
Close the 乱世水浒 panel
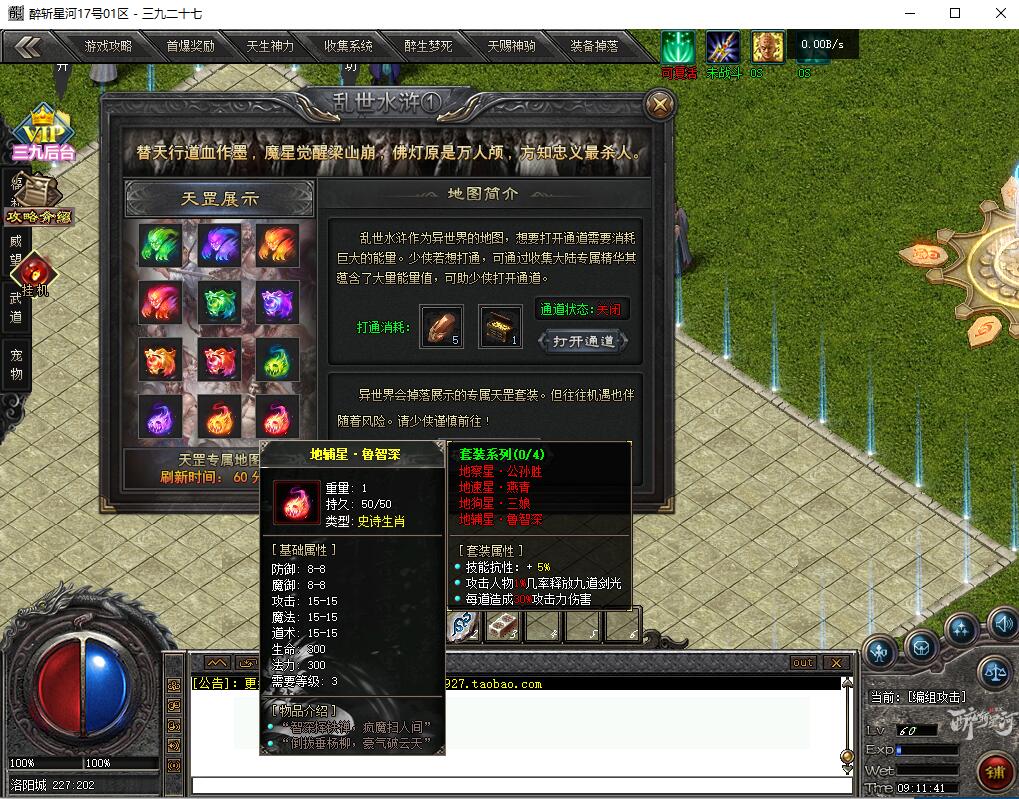point(658,104)
